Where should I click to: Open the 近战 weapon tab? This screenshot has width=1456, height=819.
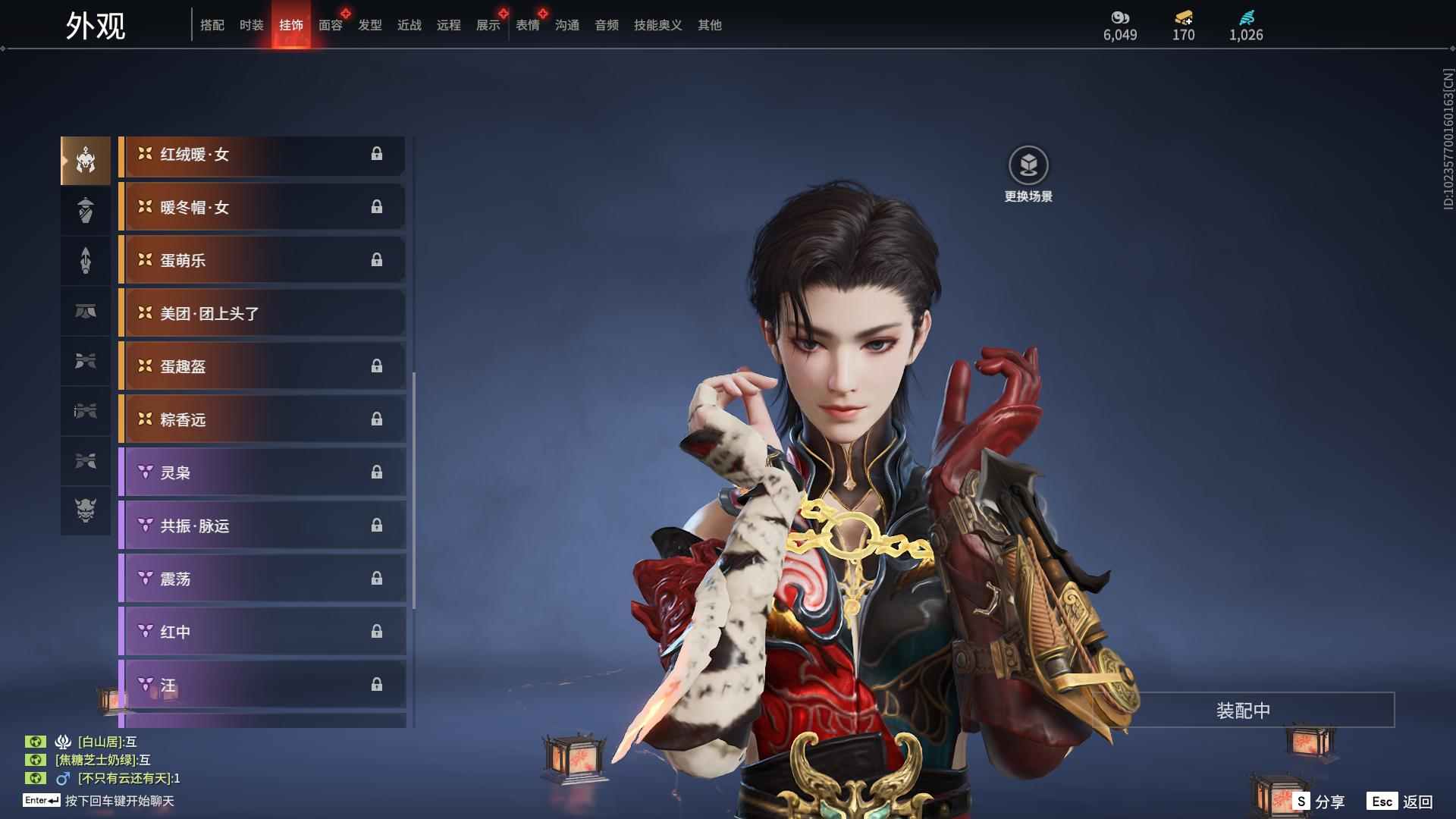coord(409,25)
